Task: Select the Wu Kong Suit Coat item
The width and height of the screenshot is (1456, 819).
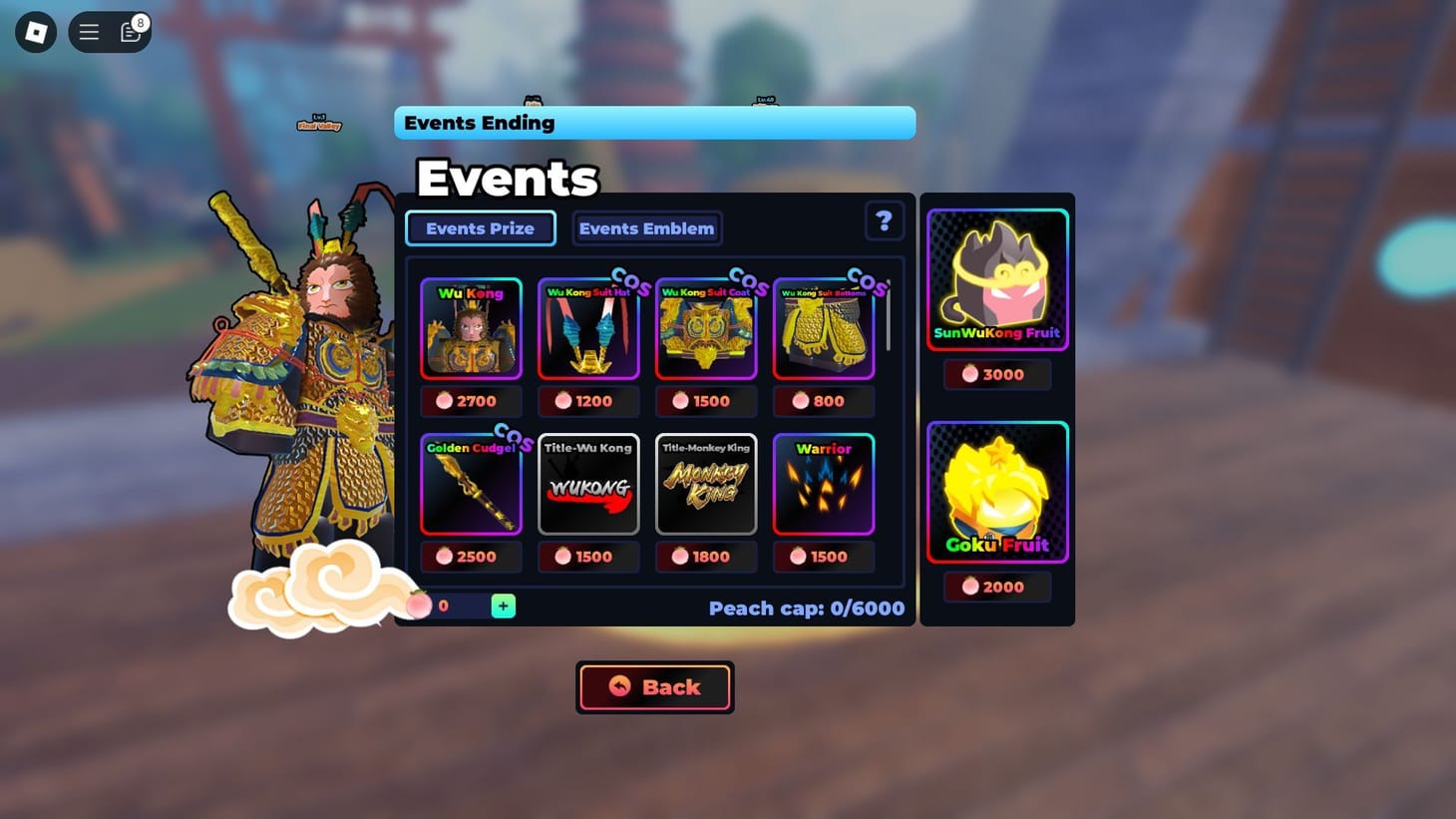Action: (x=706, y=329)
